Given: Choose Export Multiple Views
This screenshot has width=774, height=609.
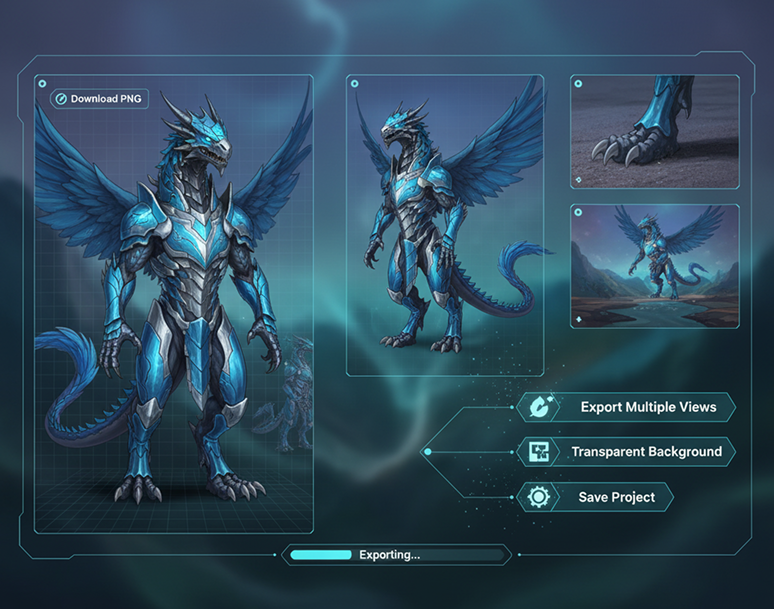Looking at the screenshot, I should point(627,407).
